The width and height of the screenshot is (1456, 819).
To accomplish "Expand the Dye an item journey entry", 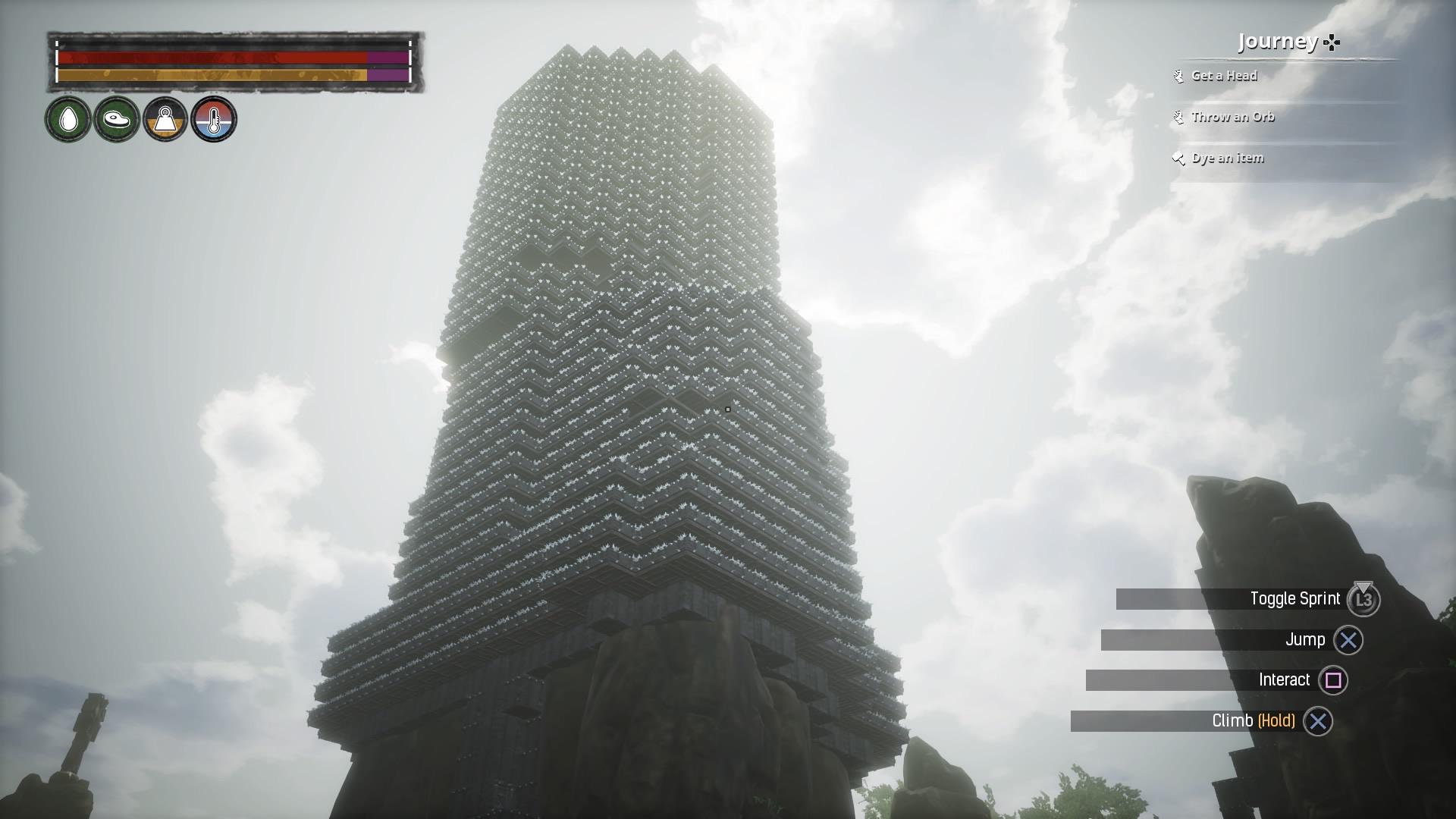I will 1226,158.
